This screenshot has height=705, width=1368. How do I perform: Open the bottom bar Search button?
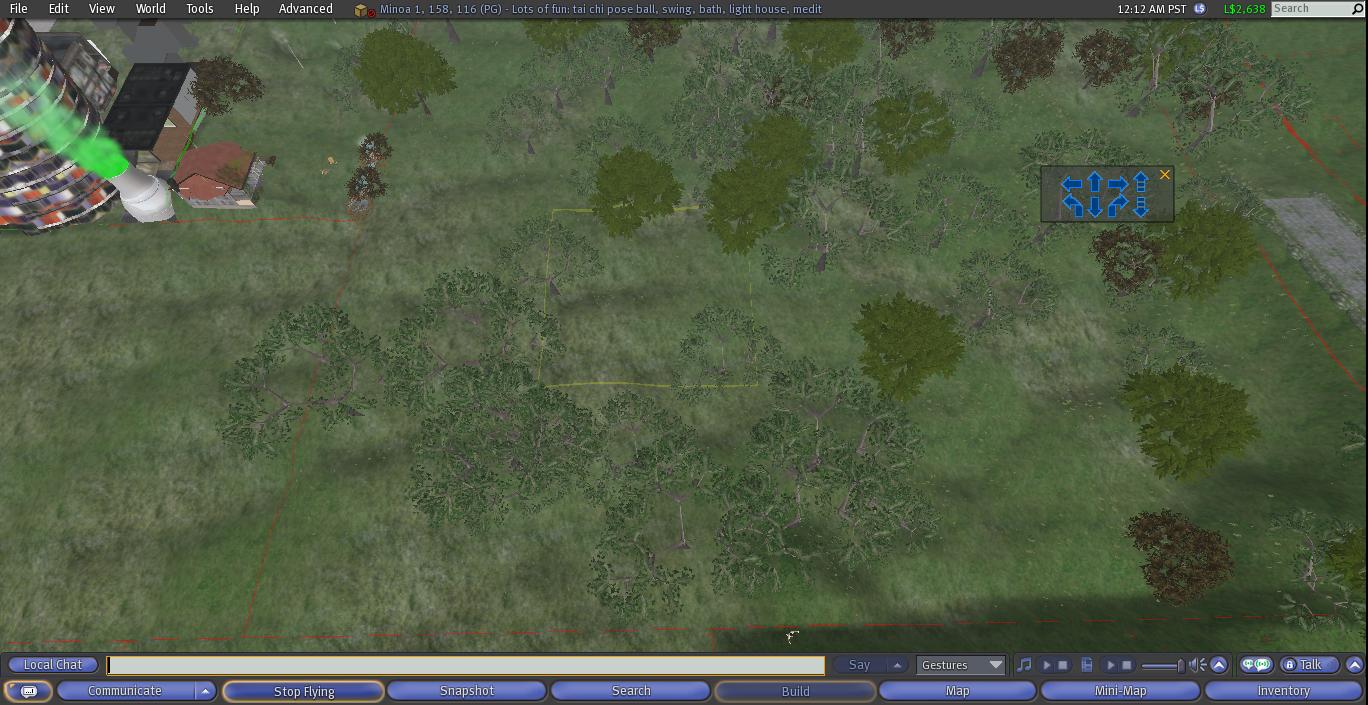631,691
